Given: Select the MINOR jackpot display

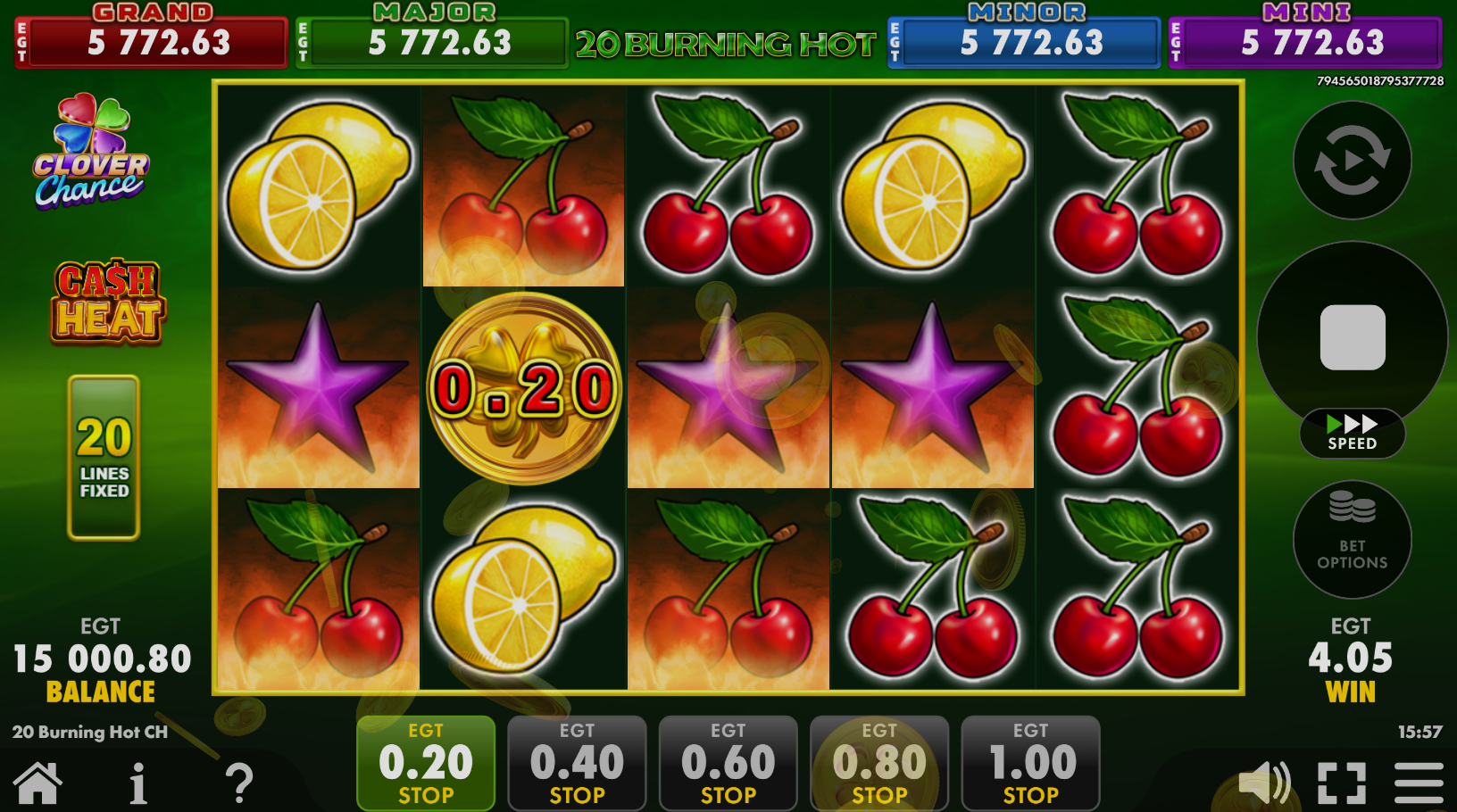Looking at the screenshot, I should (x=1023, y=41).
